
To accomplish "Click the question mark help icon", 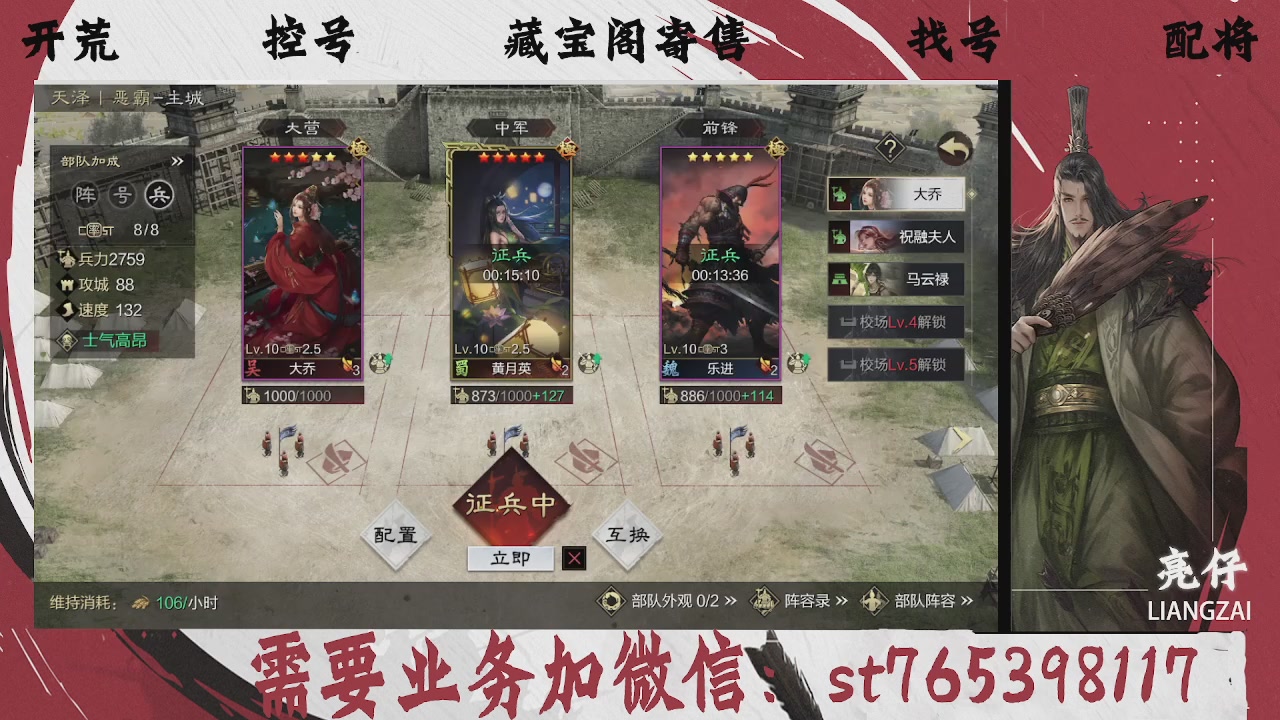I will pos(891,148).
